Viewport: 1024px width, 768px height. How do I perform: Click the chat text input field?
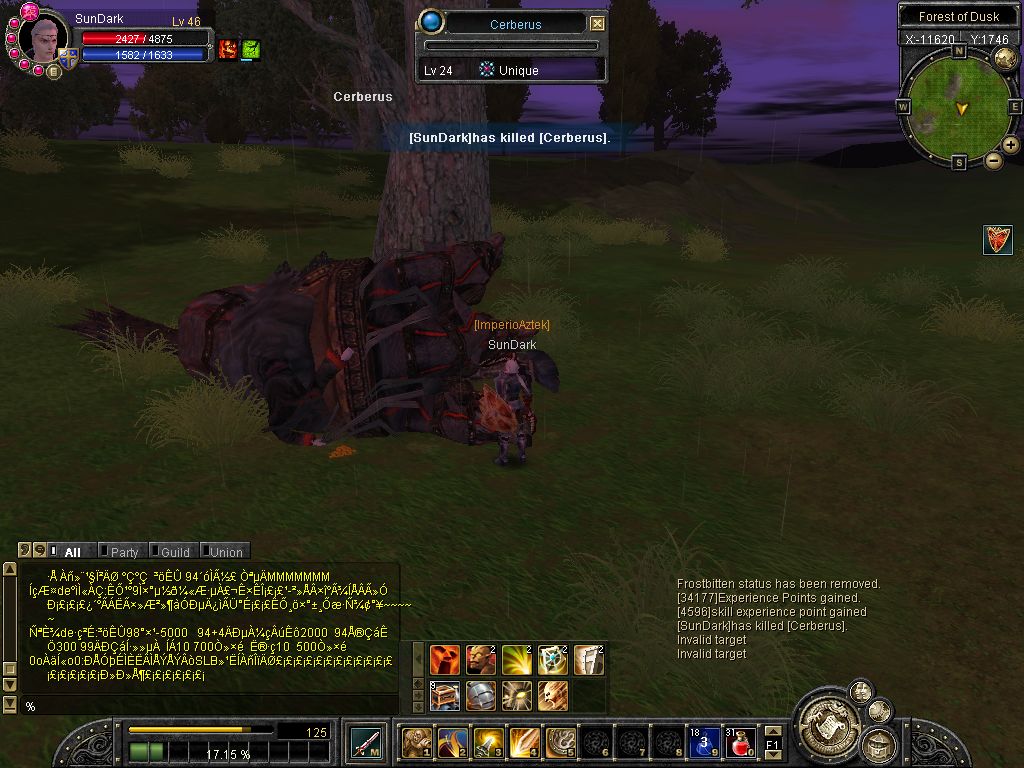point(210,706)
